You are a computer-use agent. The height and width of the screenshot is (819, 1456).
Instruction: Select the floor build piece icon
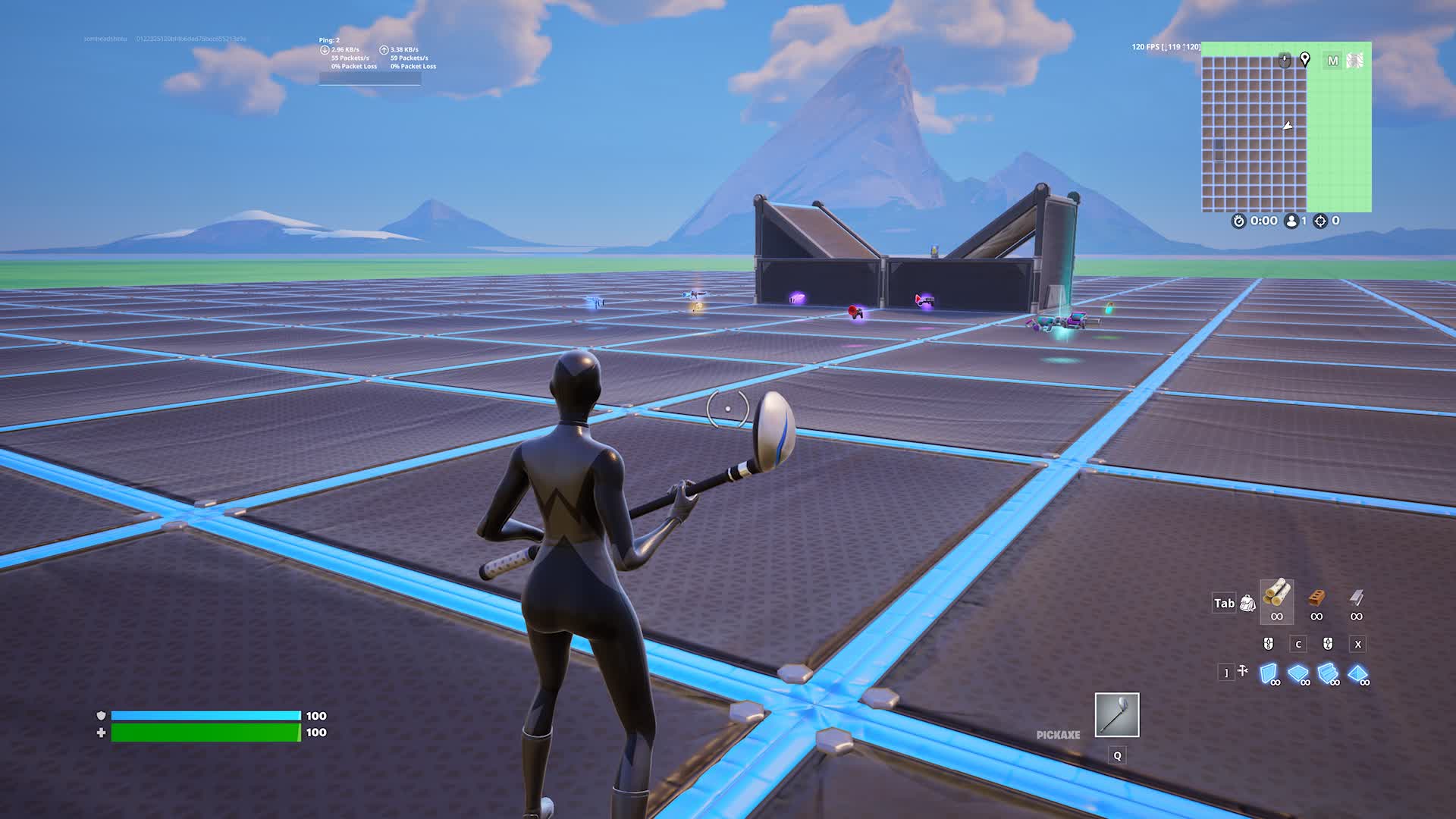click(x=1298, y=673)
